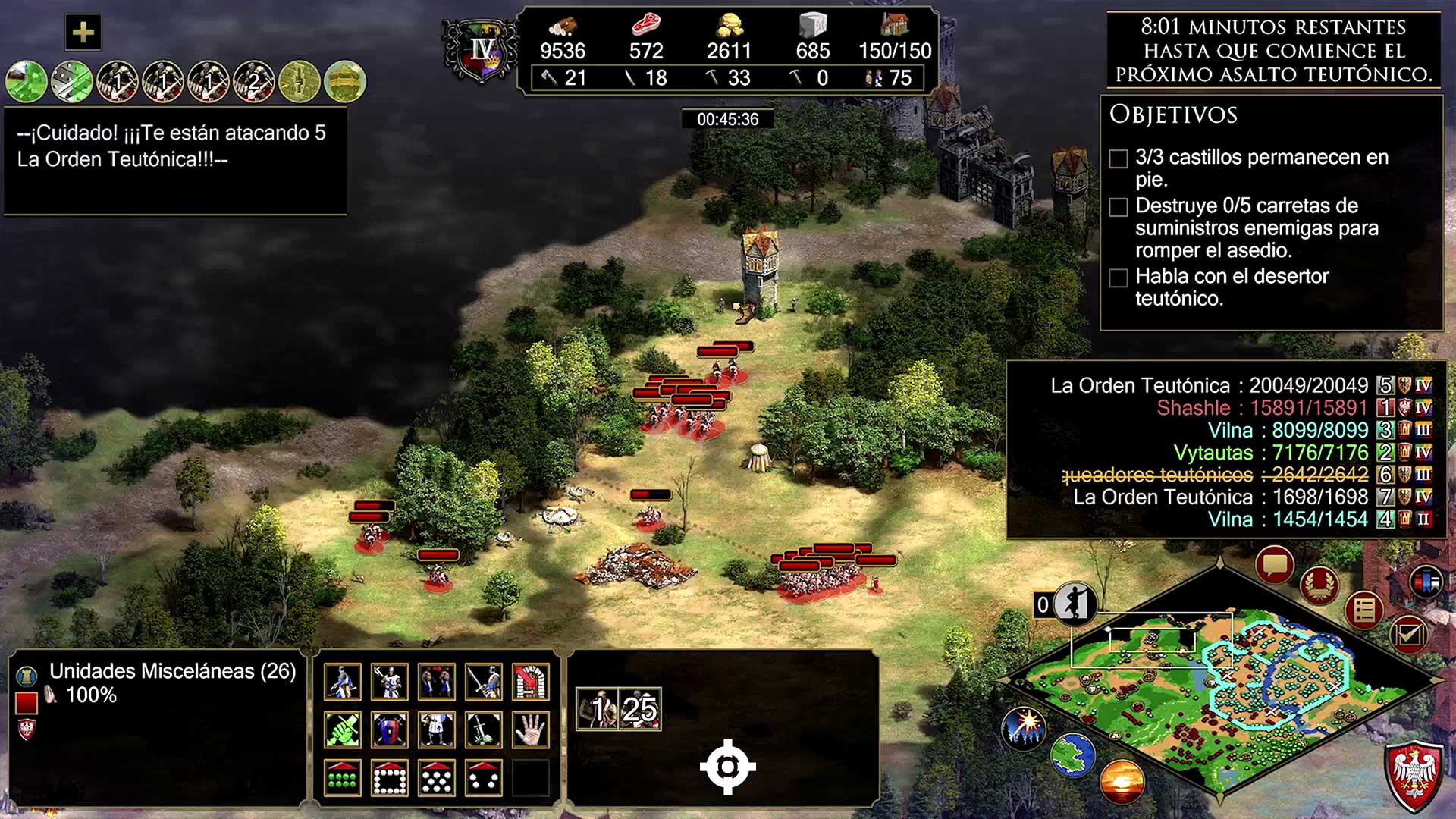Open the Polish eagle shield menu
1456x819 pixels.
pos(1414,773)
